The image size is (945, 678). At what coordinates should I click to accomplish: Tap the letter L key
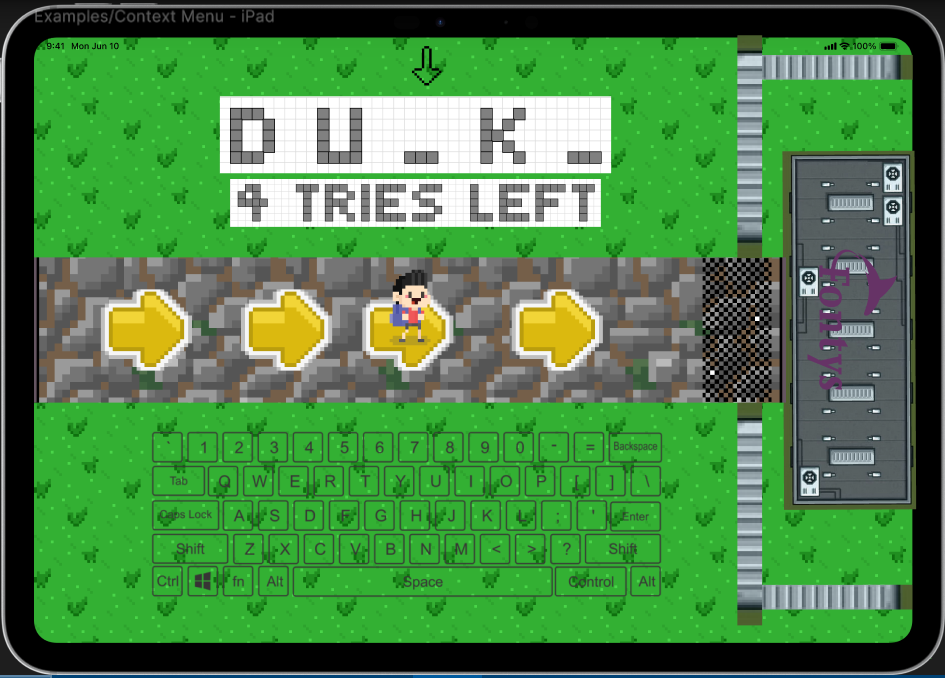pos(521,516)
